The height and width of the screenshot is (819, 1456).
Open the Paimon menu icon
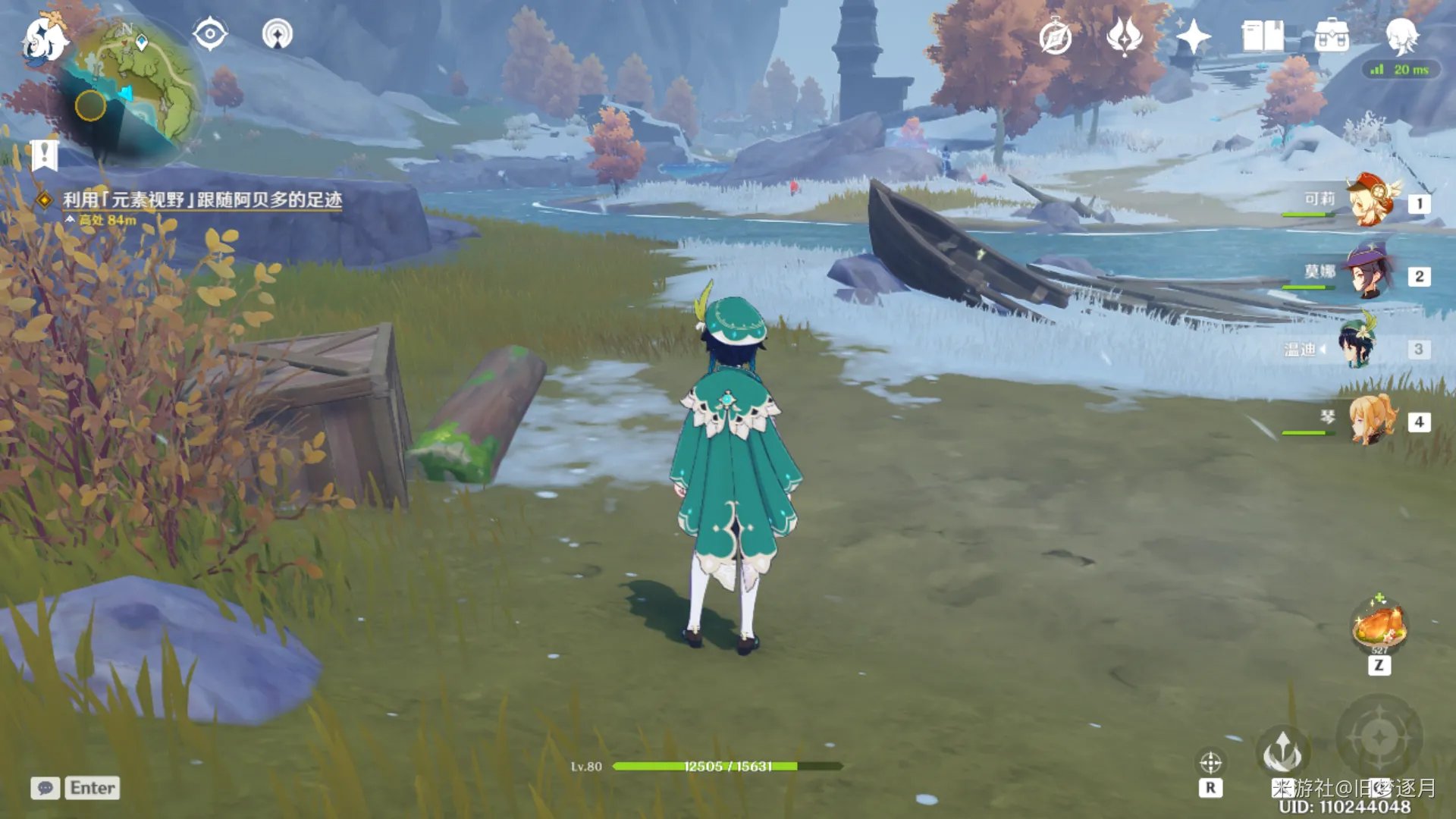point(44,39)
